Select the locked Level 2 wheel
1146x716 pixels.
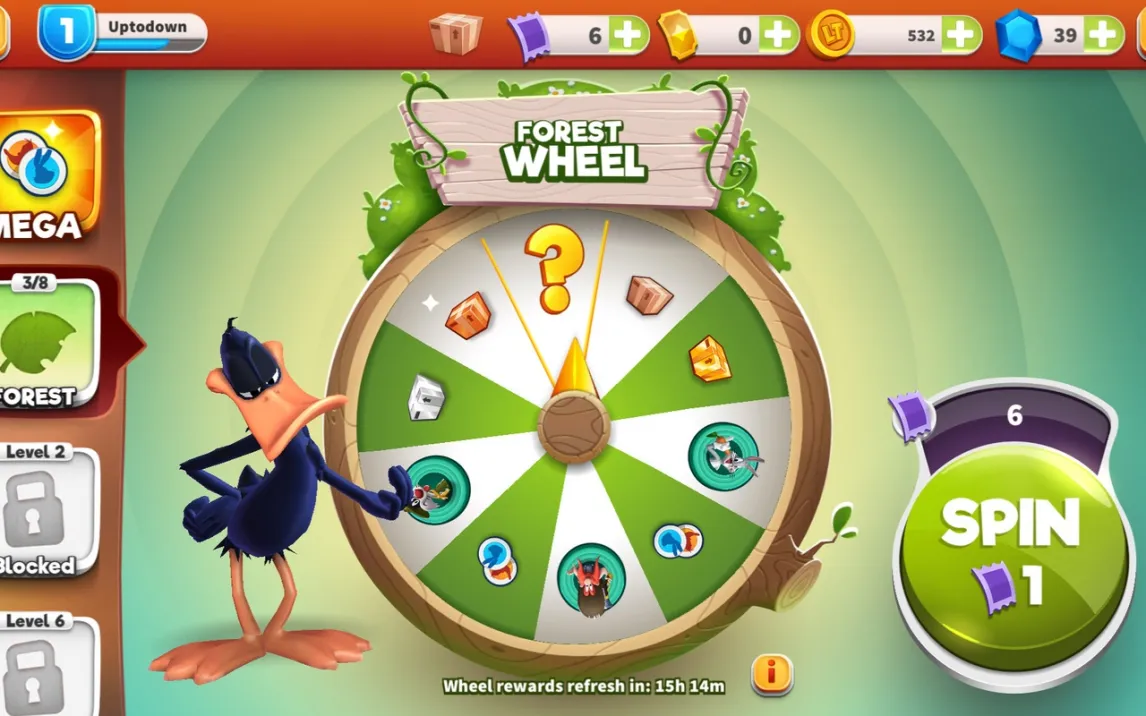pos(42,512)
